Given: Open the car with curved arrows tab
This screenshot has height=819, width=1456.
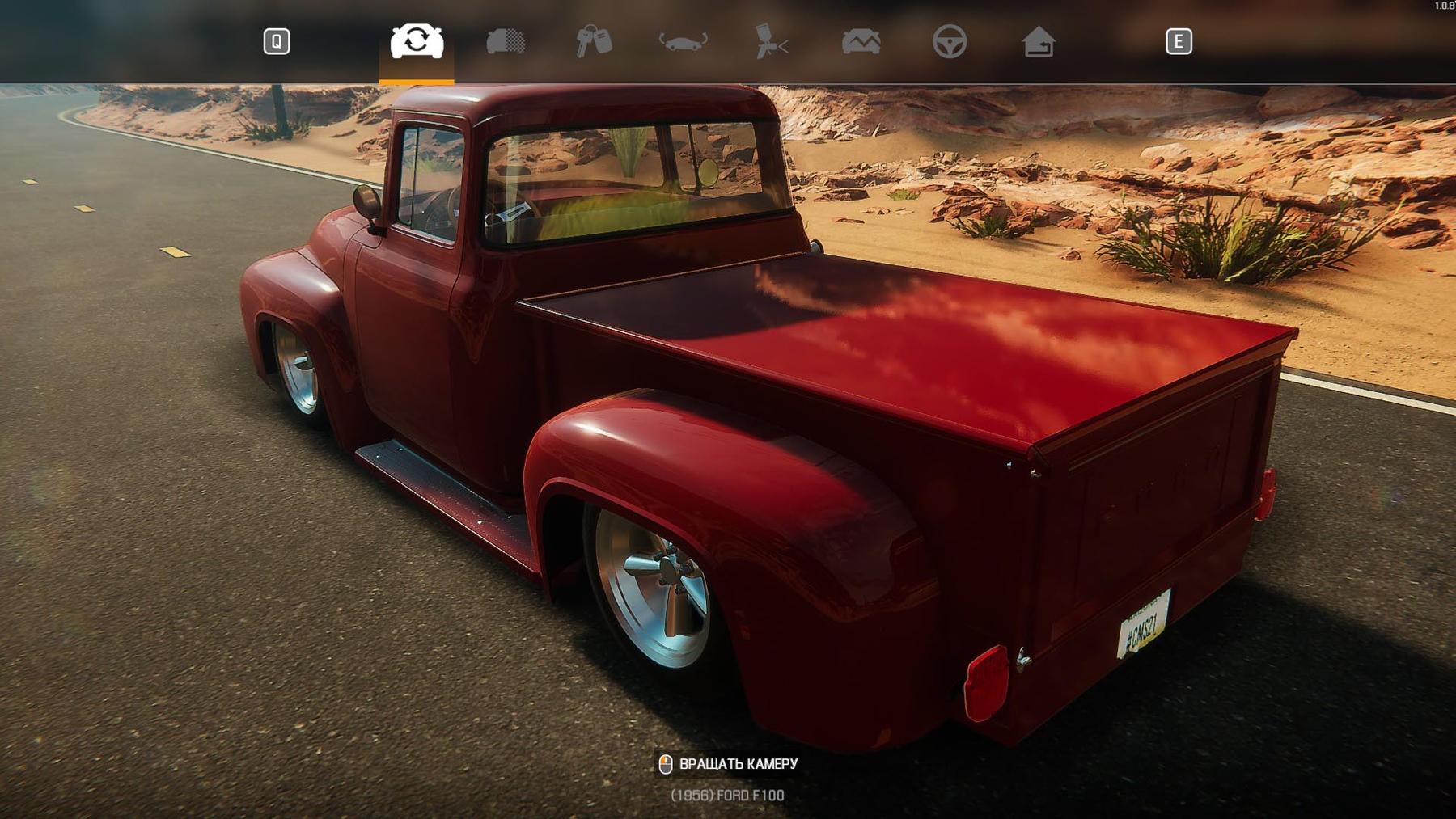Looking at the screenshot, I should click(683, 41).
